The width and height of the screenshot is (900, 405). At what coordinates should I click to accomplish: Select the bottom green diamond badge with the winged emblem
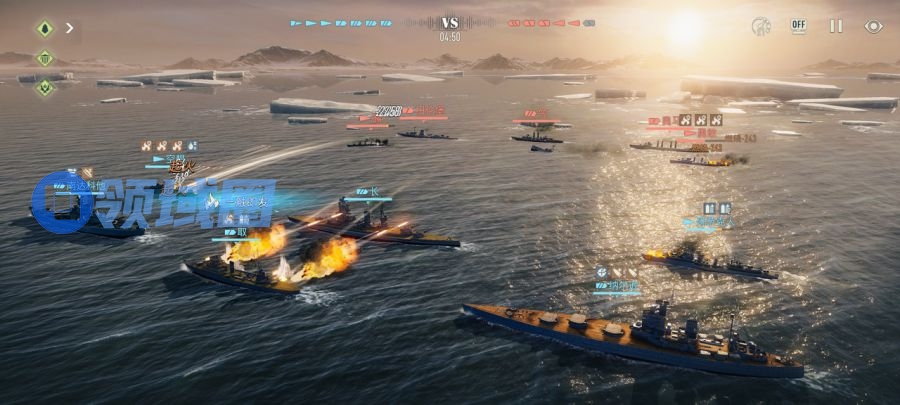click(x=44, y=87)
